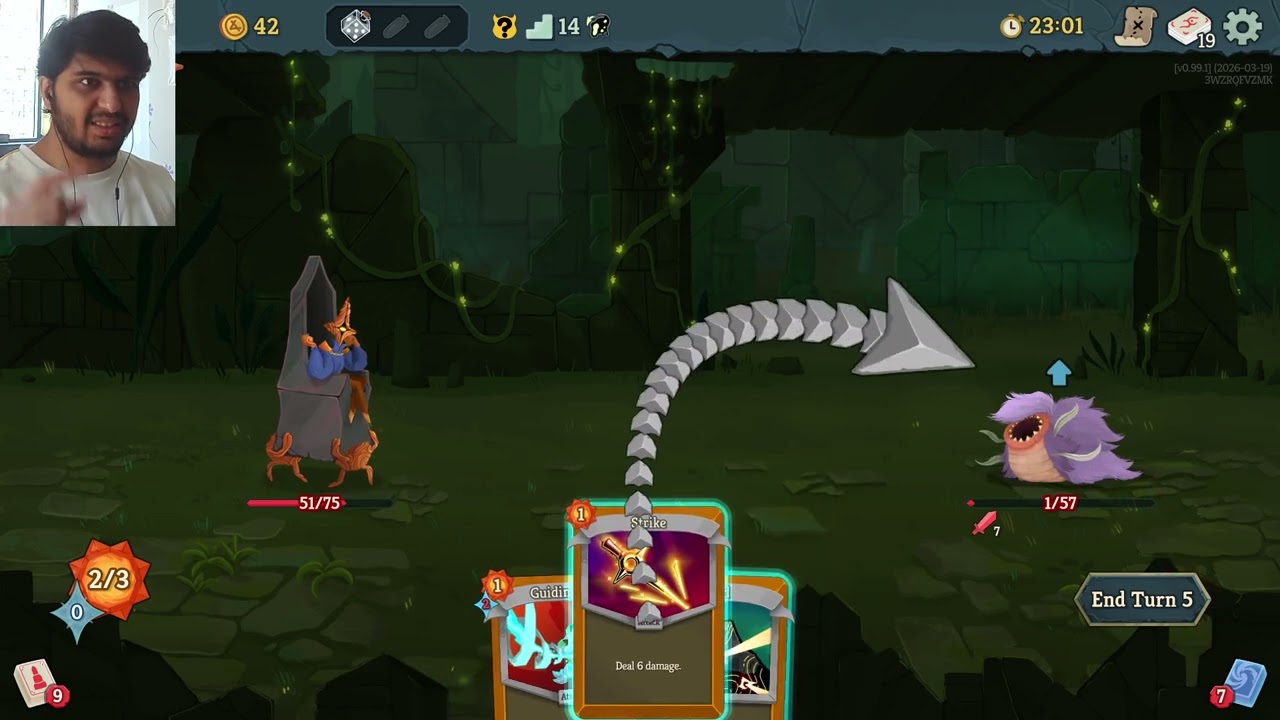Show the draw pile with 9 cards
Viewport: 1280px width, 720px height.
click(36, 684)
